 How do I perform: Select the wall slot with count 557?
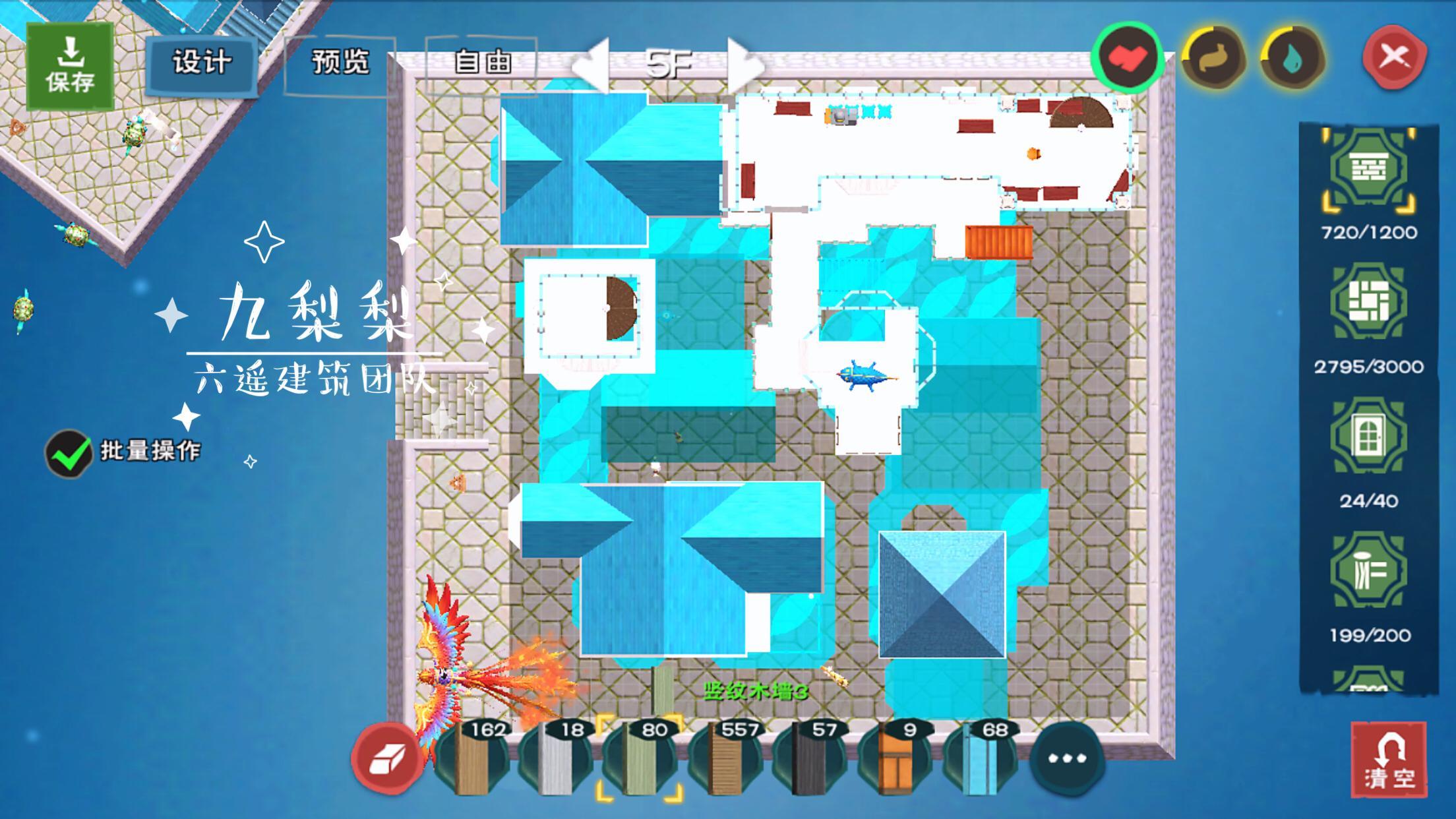[x=724, y=758]
